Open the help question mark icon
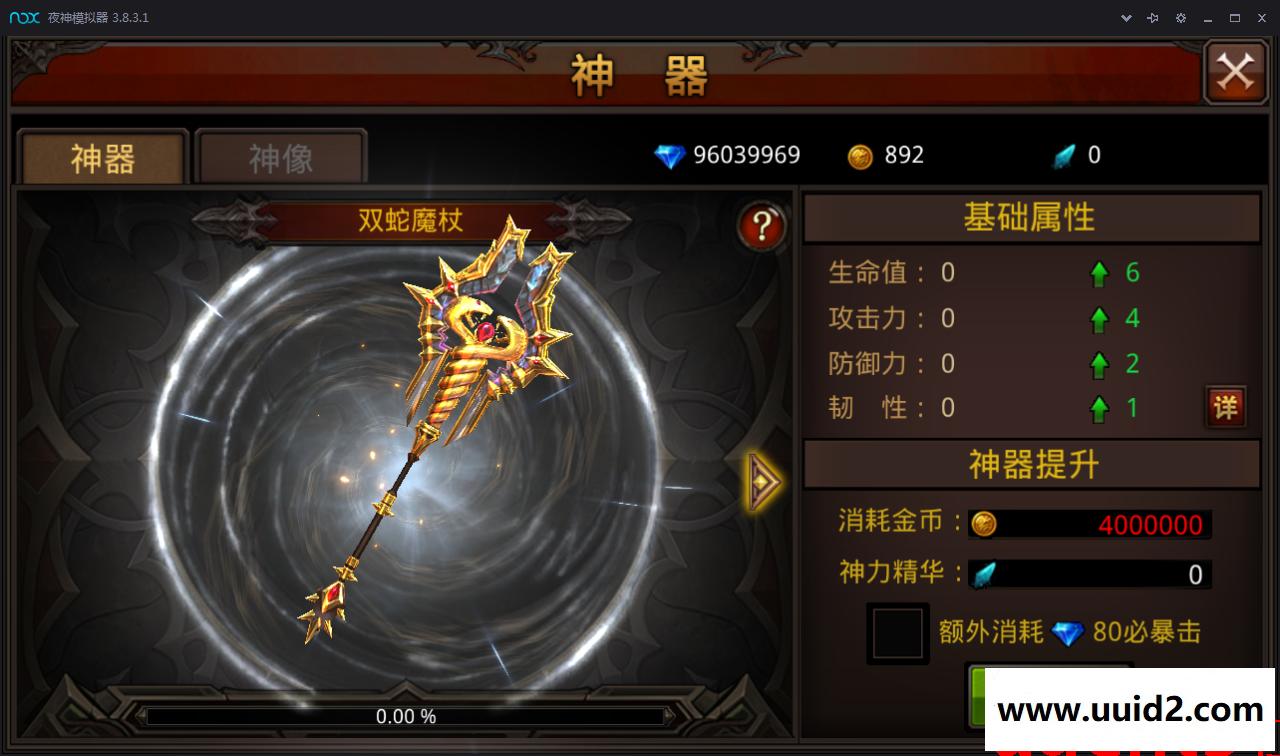 click(x=762, y=226)
